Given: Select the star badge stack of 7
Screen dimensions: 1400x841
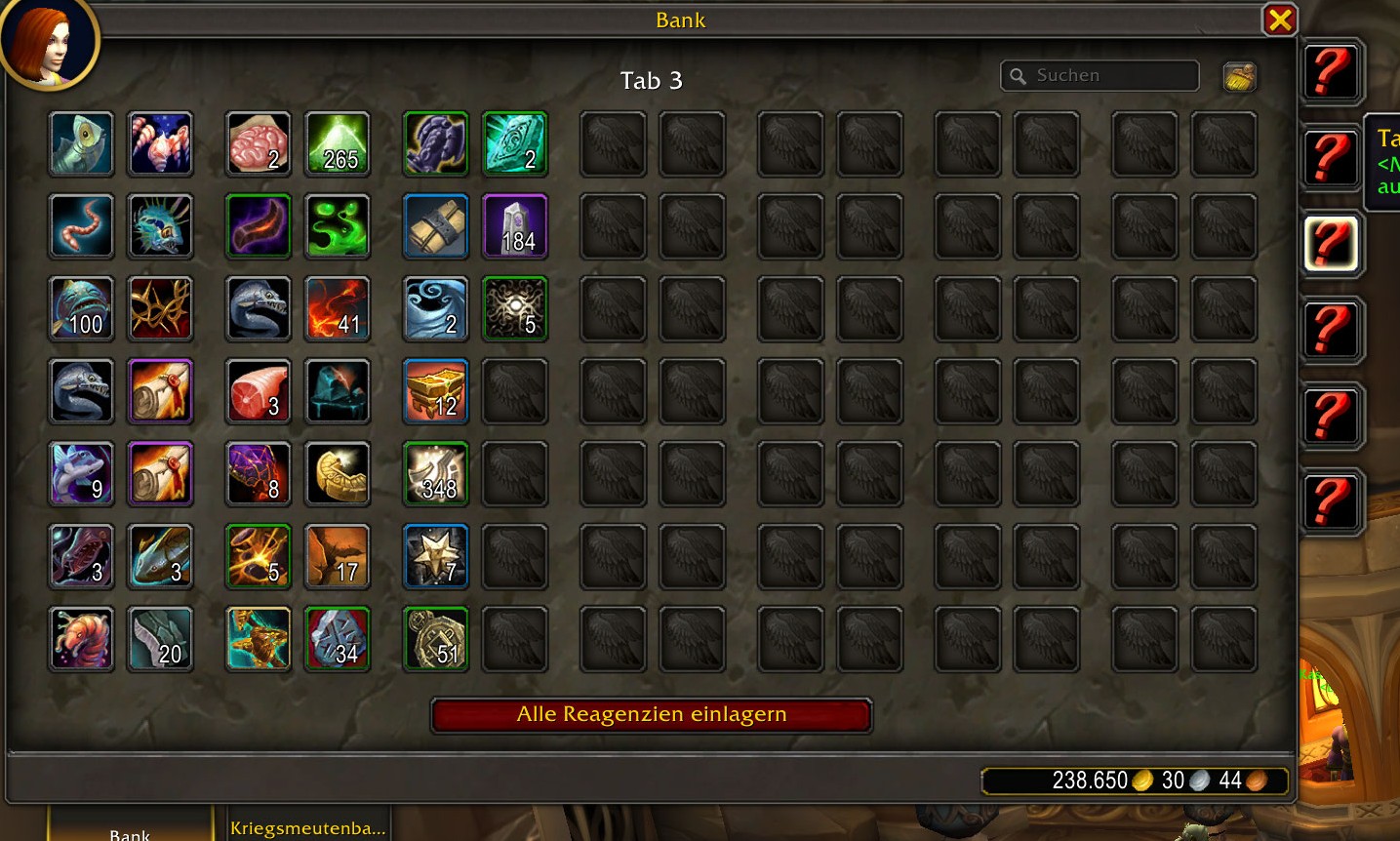Looking at the screenshot, I should click(436, 556).
